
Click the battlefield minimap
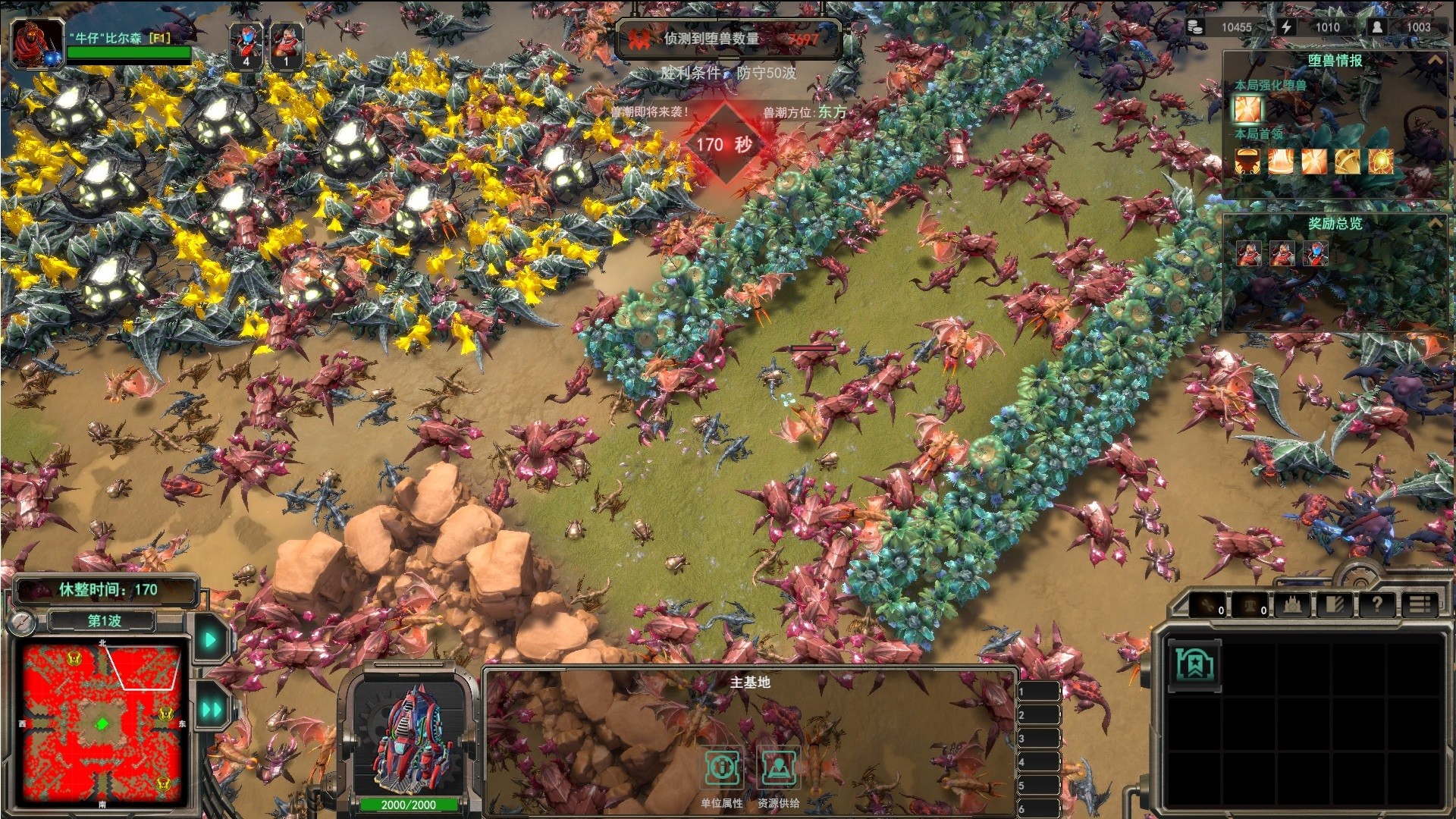102,724
